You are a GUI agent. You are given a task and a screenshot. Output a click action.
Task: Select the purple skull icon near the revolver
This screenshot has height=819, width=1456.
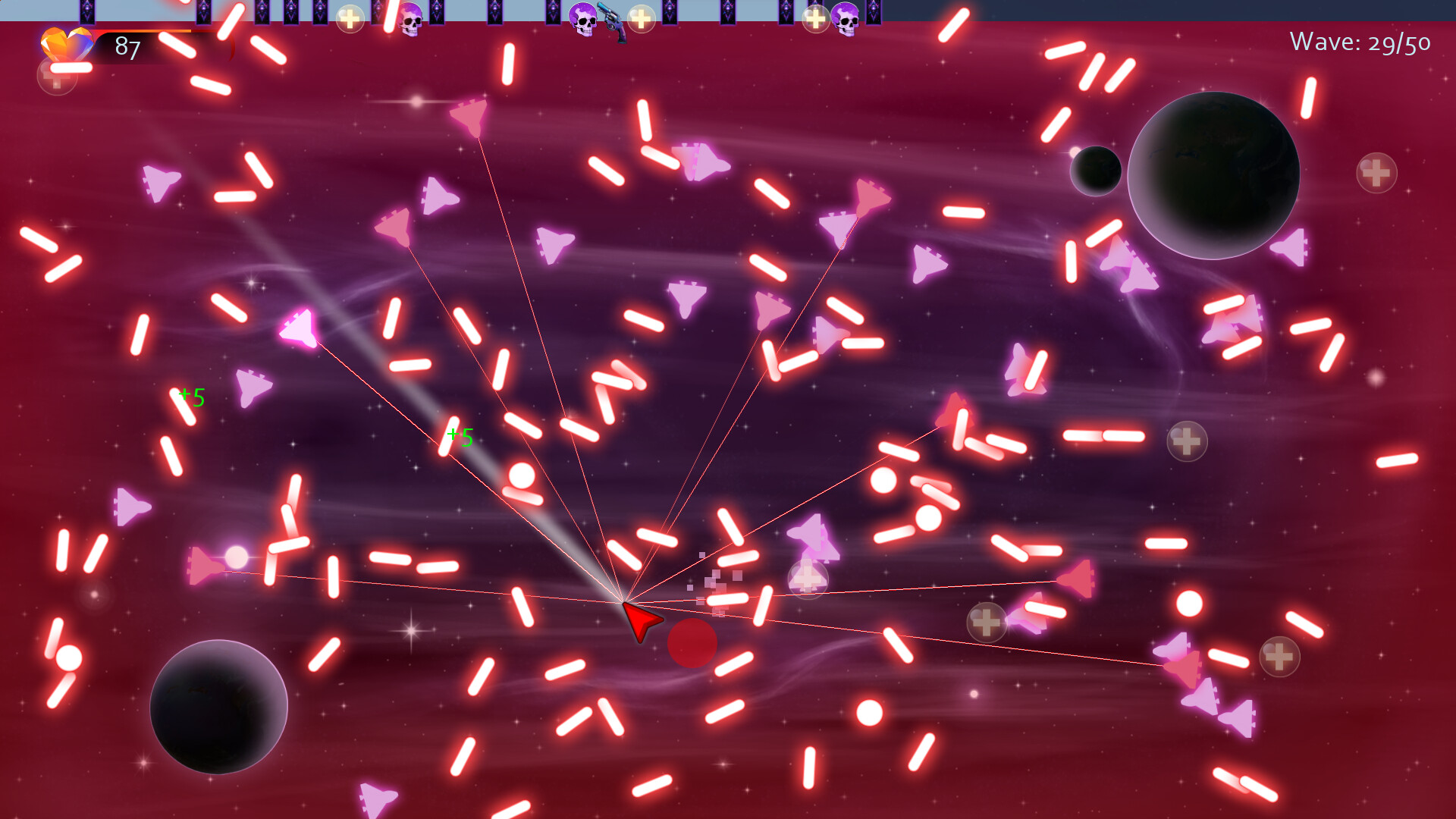[x=583, y=19]
